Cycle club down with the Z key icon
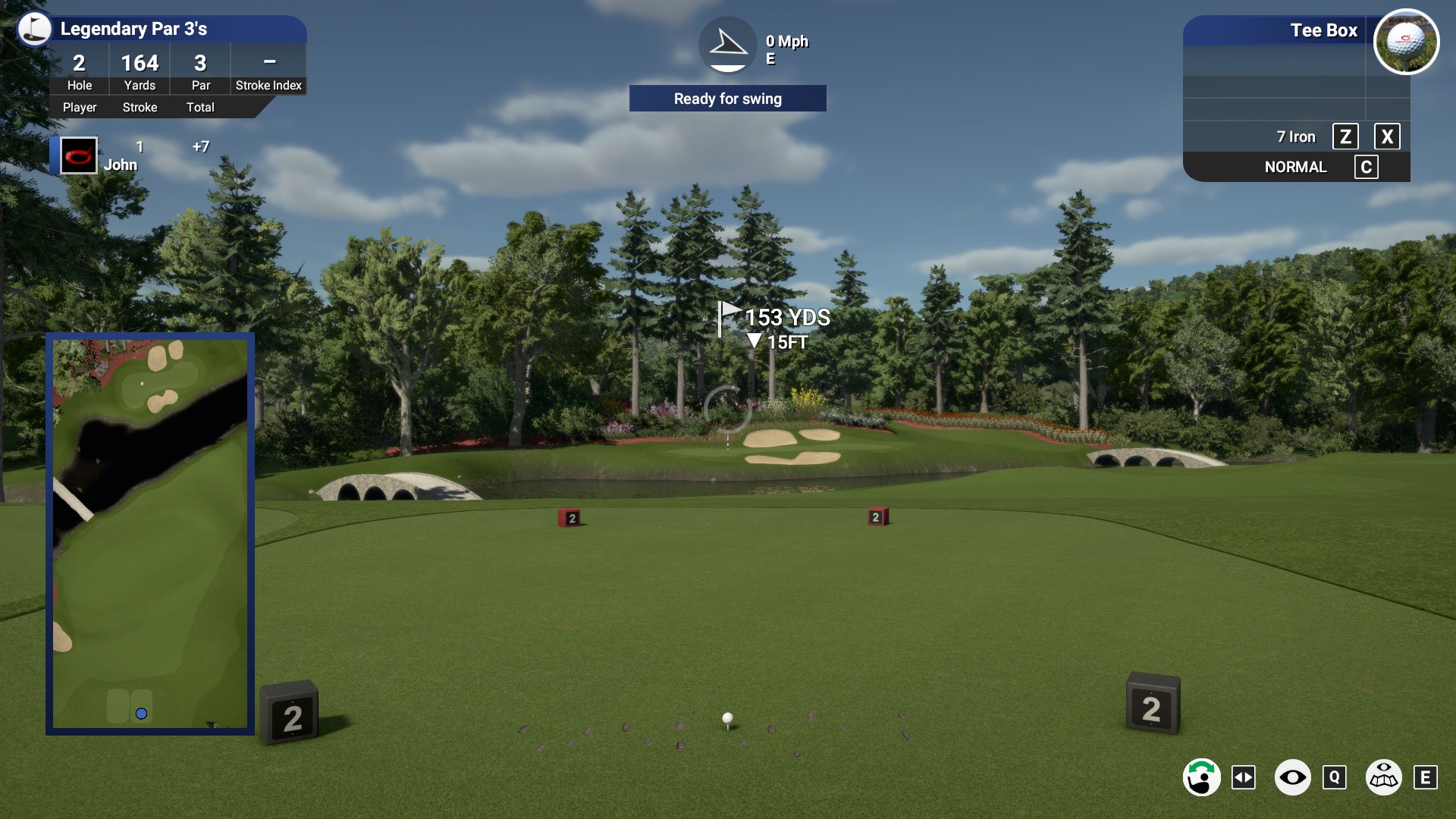This screenshot has width=1456, height=819. [1347, 136]
